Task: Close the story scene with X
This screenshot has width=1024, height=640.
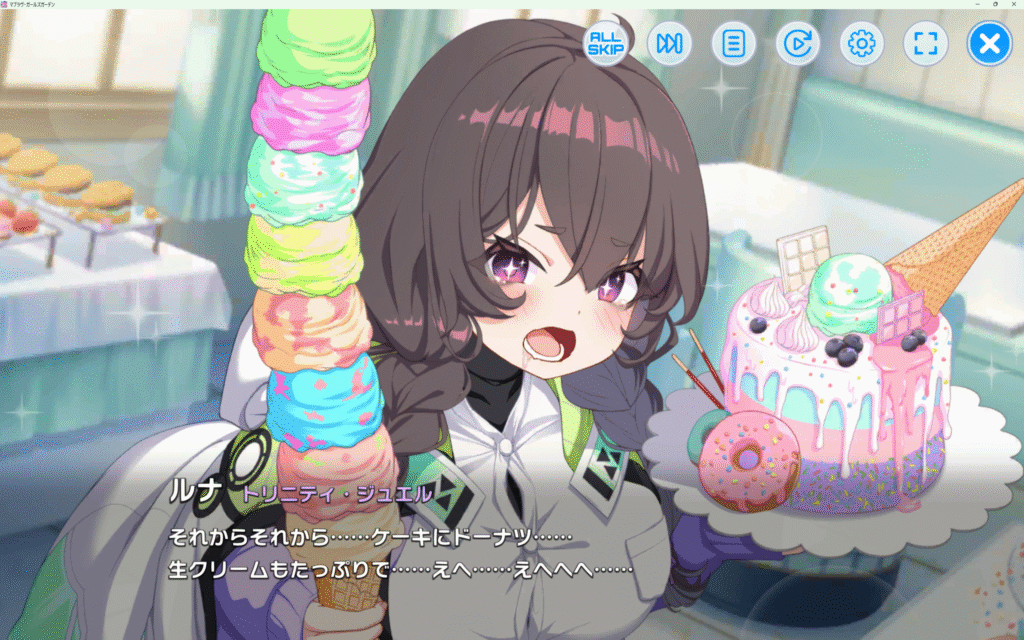Action: click(x=989, y=44)
